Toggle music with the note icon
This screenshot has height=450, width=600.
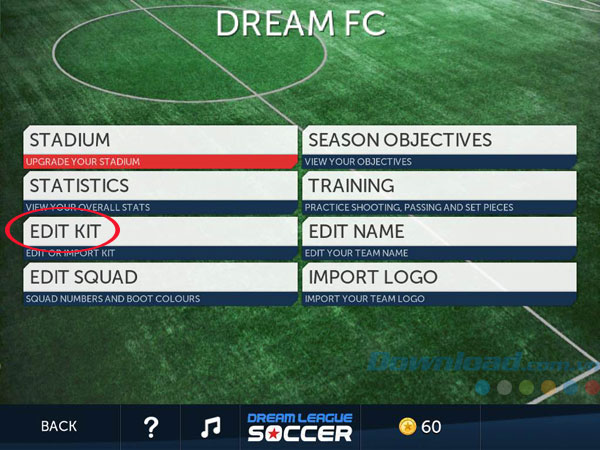210,427
